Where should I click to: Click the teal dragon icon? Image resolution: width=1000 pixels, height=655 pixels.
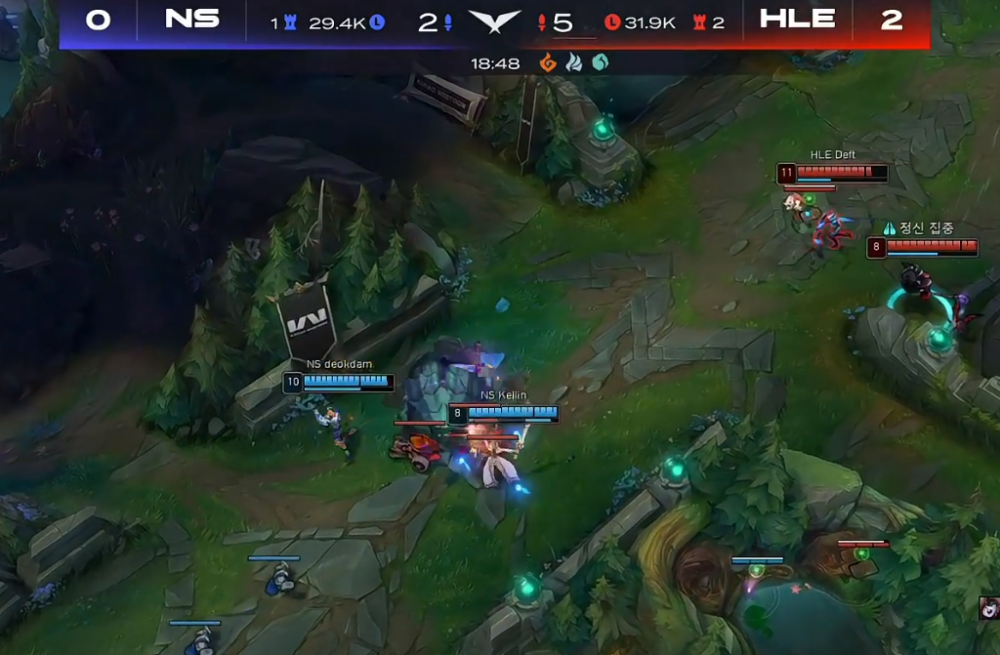pos(600,63)
